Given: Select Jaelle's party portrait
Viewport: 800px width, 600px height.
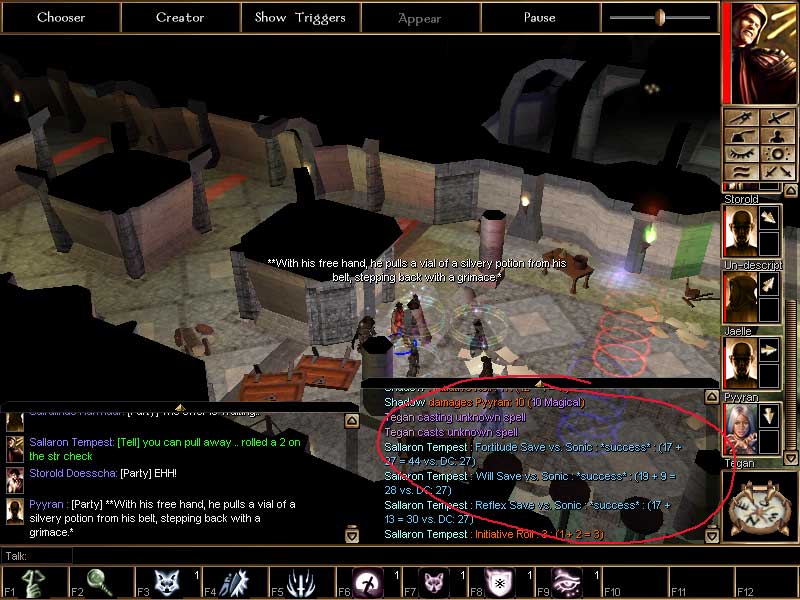Looking at the screenshot, I should [738, 363].
